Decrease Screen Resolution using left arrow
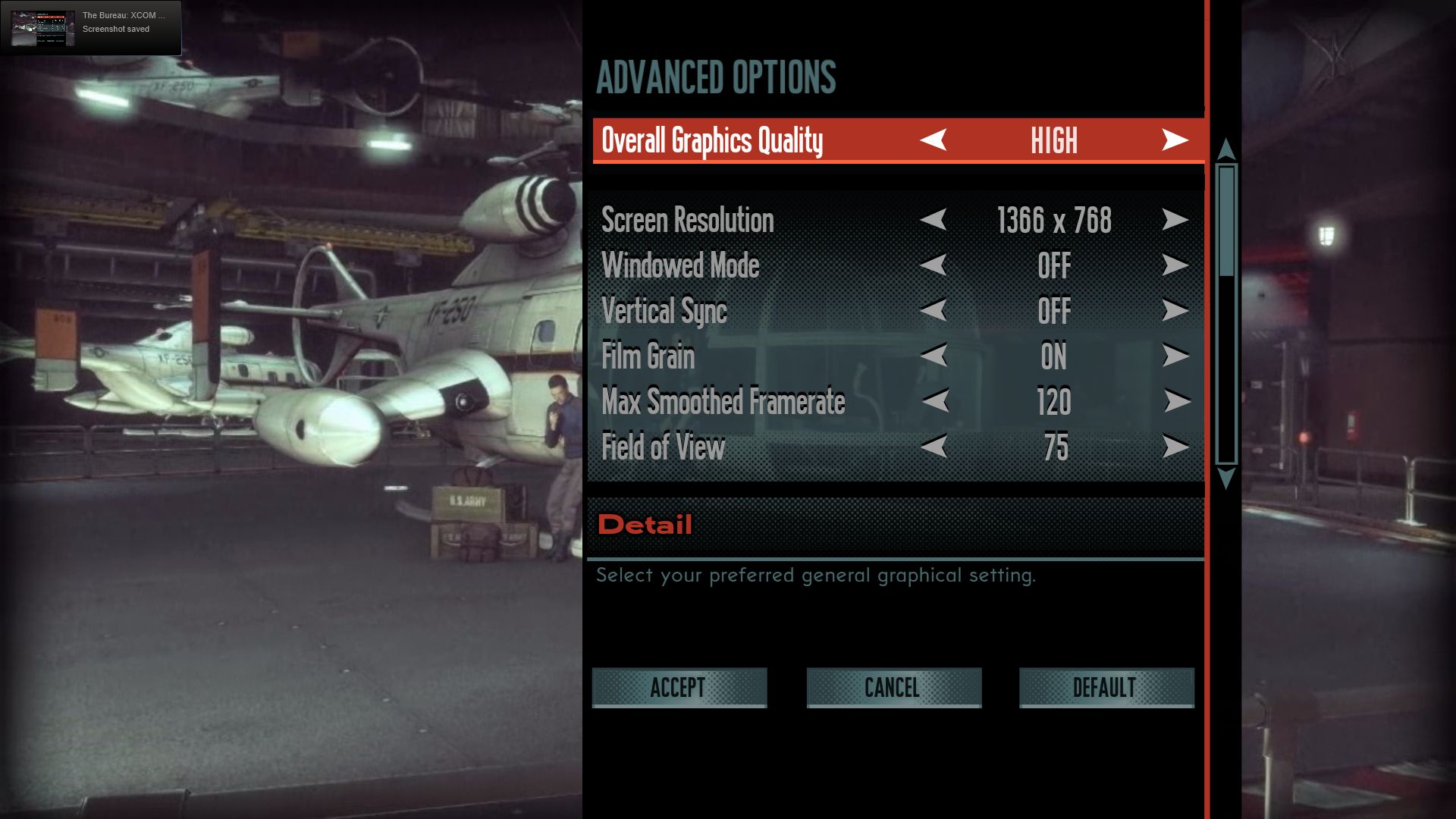The width and height of the screenshot is (1456, 819). click(x=934, y=220)
